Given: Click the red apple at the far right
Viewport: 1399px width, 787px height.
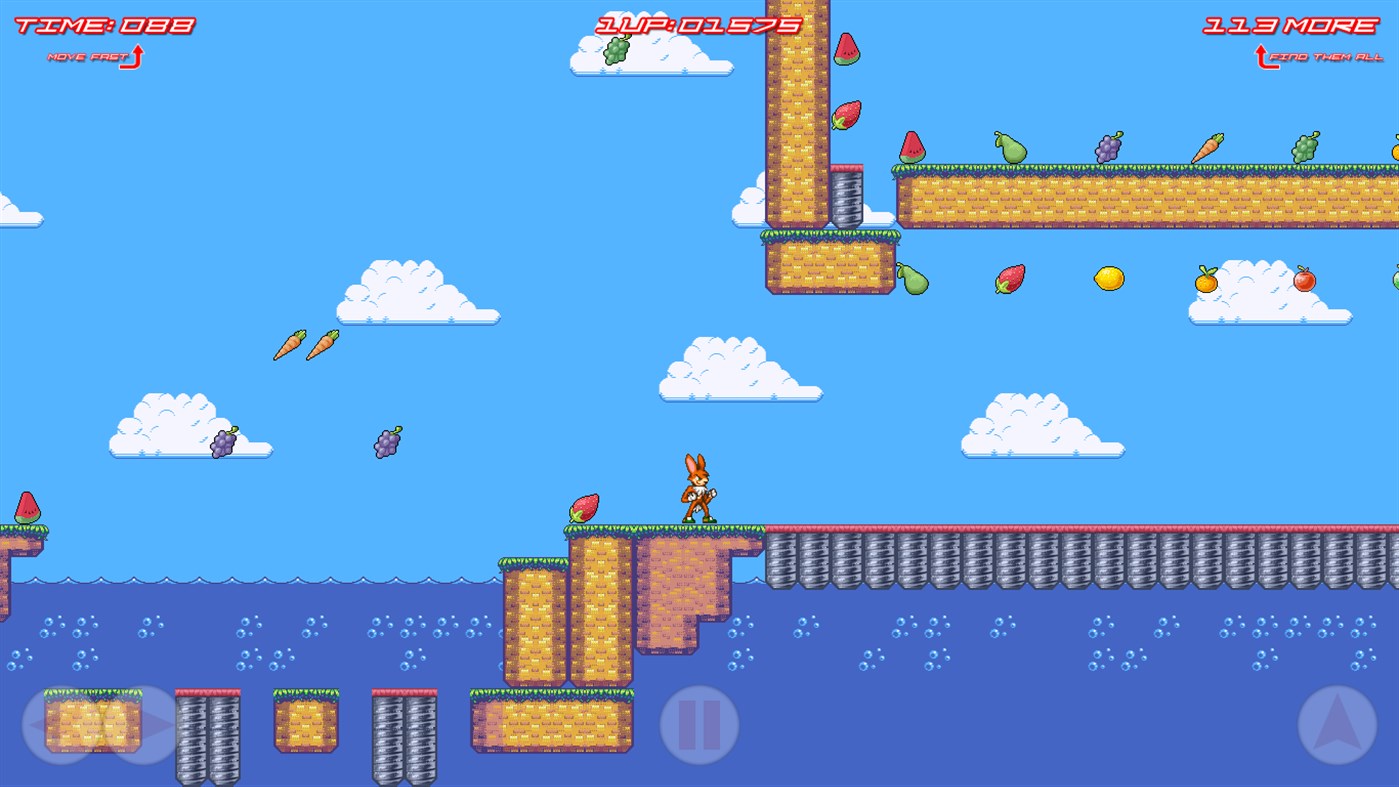Looking at the screenshot, I should click(1304, 280).
